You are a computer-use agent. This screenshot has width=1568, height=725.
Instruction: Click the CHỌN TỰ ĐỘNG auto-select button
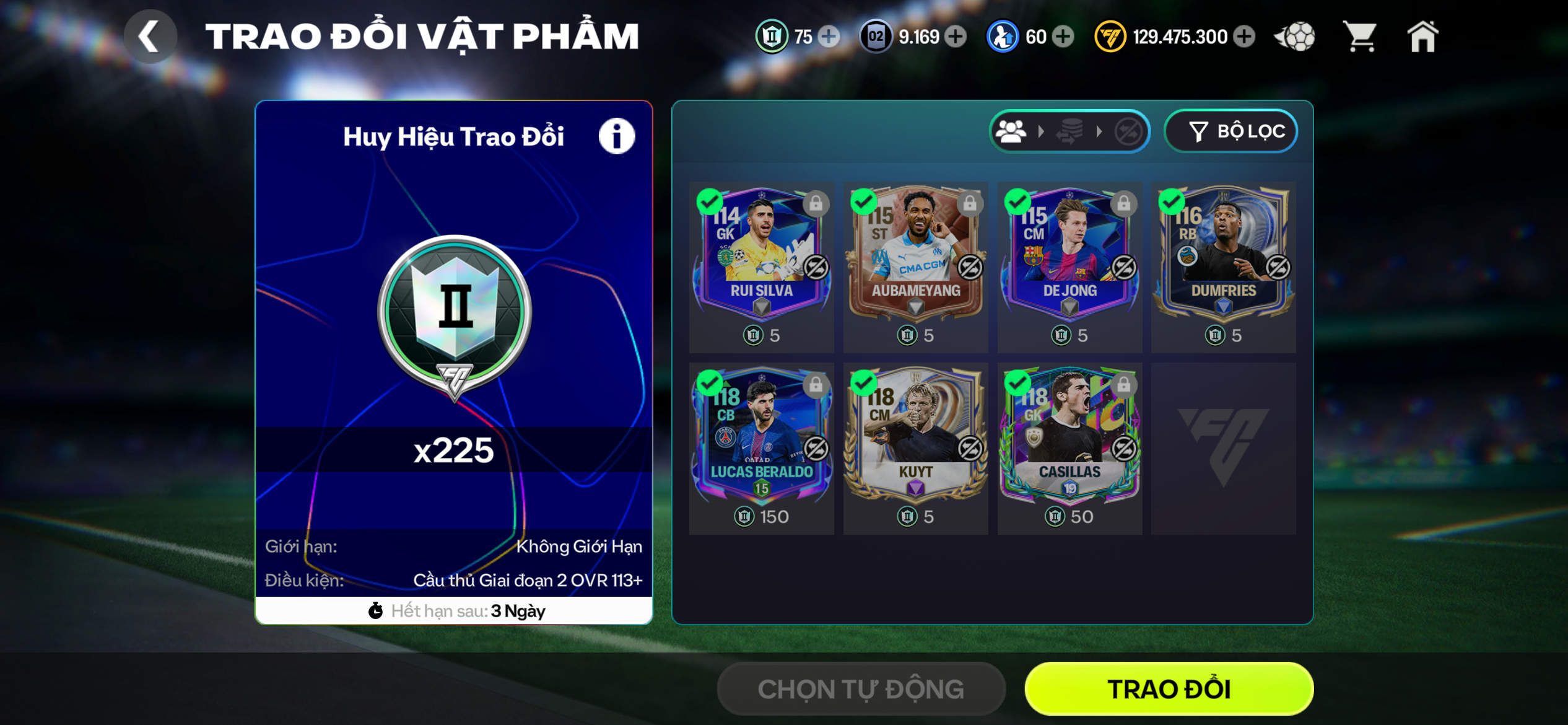click(861, 688)
